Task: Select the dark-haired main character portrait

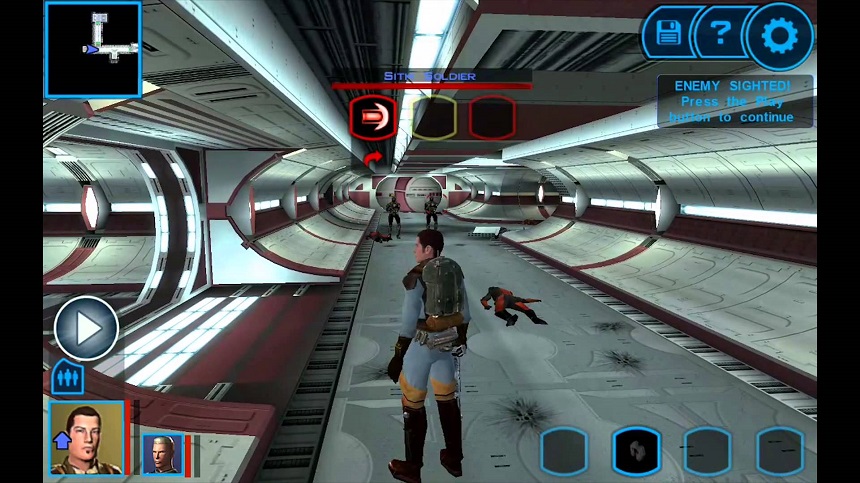Action: point(87,437)
